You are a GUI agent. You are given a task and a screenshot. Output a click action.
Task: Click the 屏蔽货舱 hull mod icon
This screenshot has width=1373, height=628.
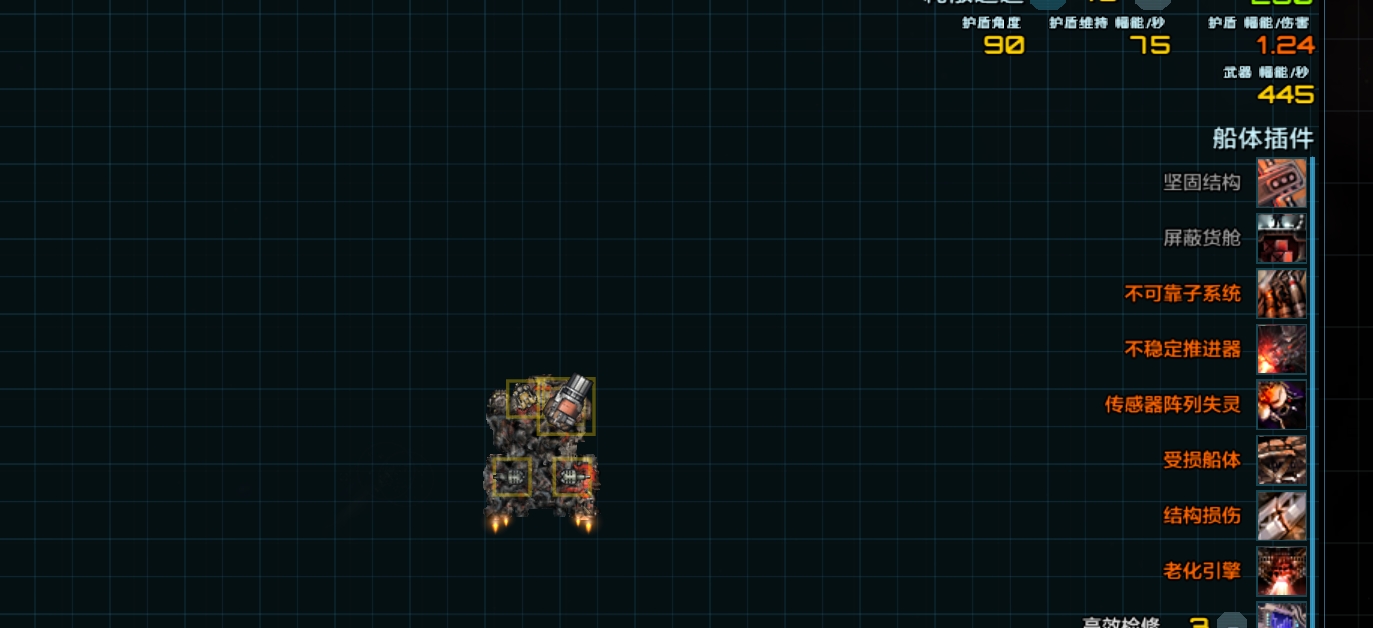click(1281, 238)
